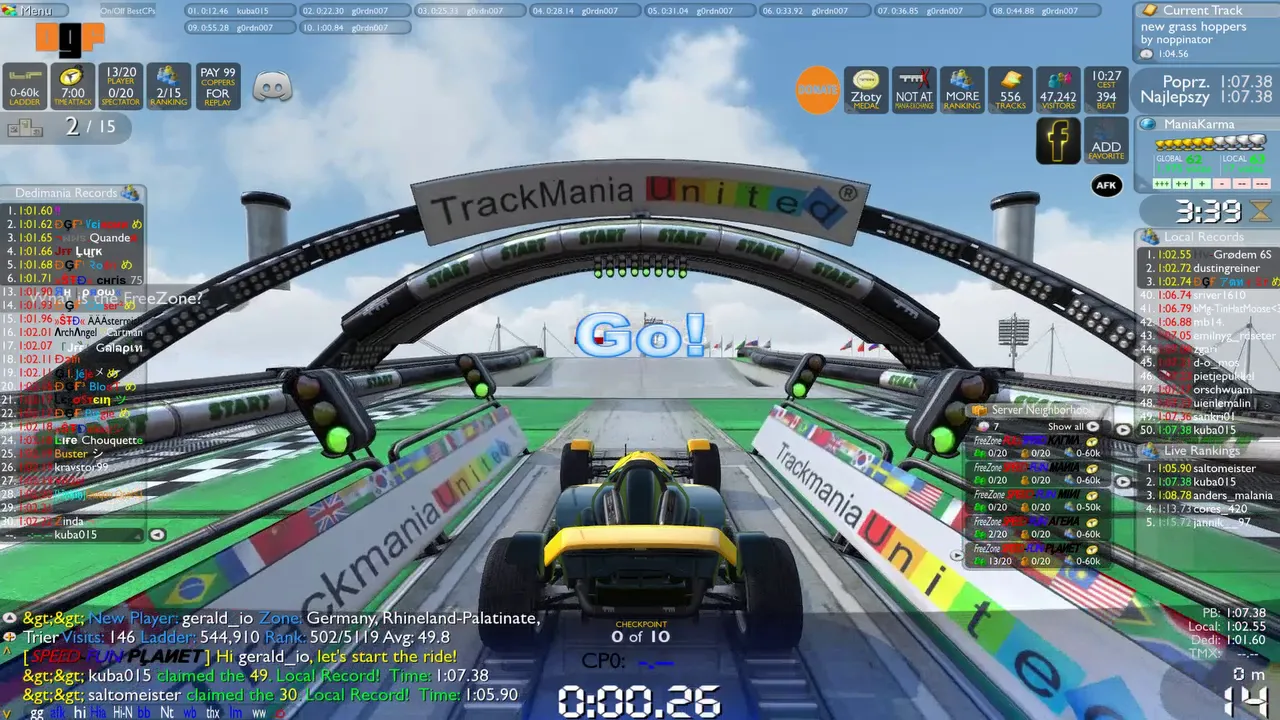Click the Złoty Medal icon
The width and height of the screenshot is (1280, 720).
point(865,90)
